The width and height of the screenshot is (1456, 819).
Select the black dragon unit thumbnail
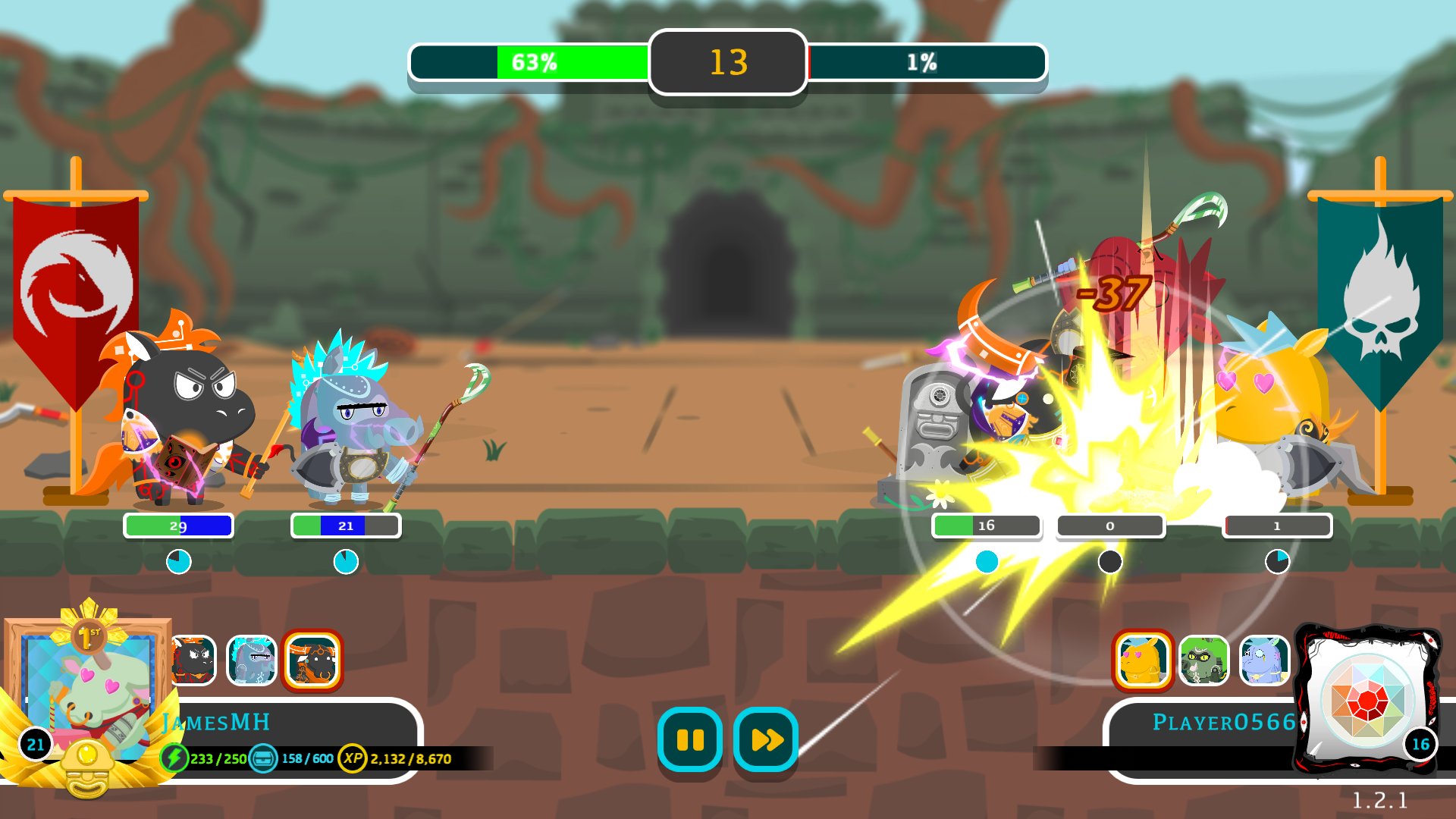pyautogui.click(x=191, y=661)
